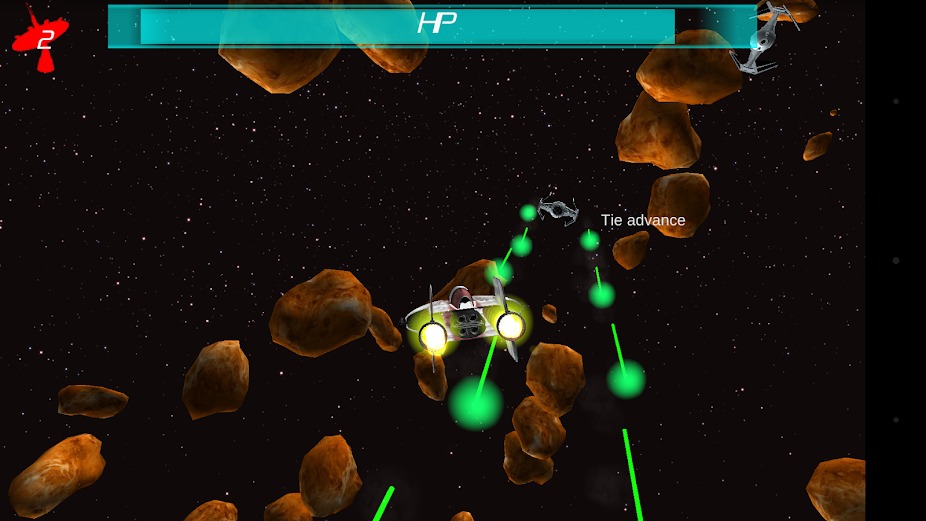926x521 pixels.
Task: Tap the middle dimmed Android home navigation dot
Action: click(896, 260)
